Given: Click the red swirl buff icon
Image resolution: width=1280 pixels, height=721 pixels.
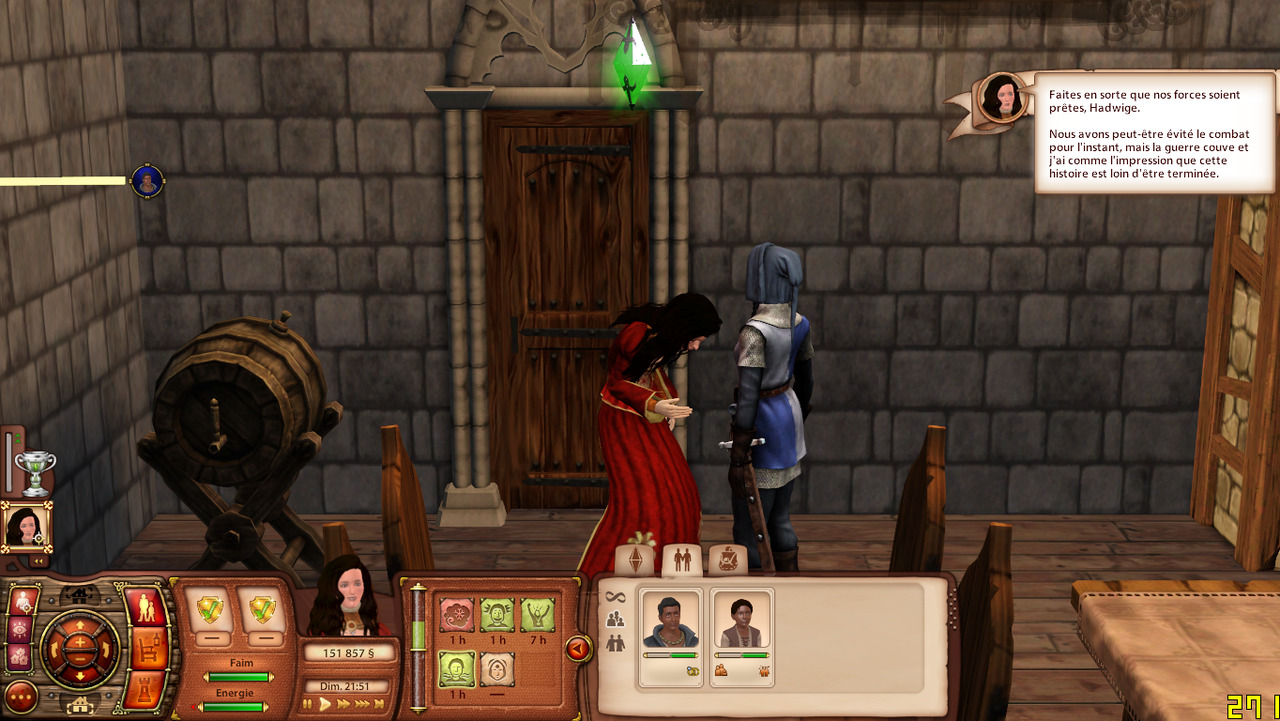Looking at the screenshot, I should coord(457,614).
